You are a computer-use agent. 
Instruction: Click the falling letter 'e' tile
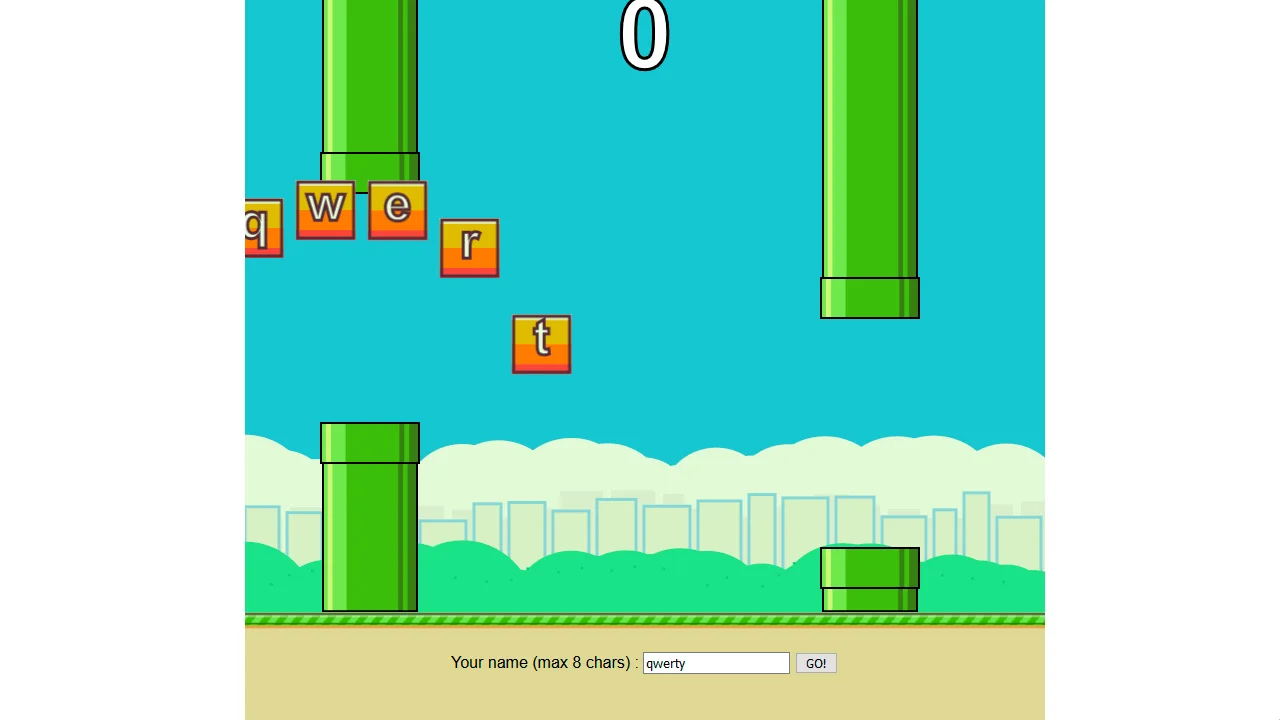click(x=397, y=209)
